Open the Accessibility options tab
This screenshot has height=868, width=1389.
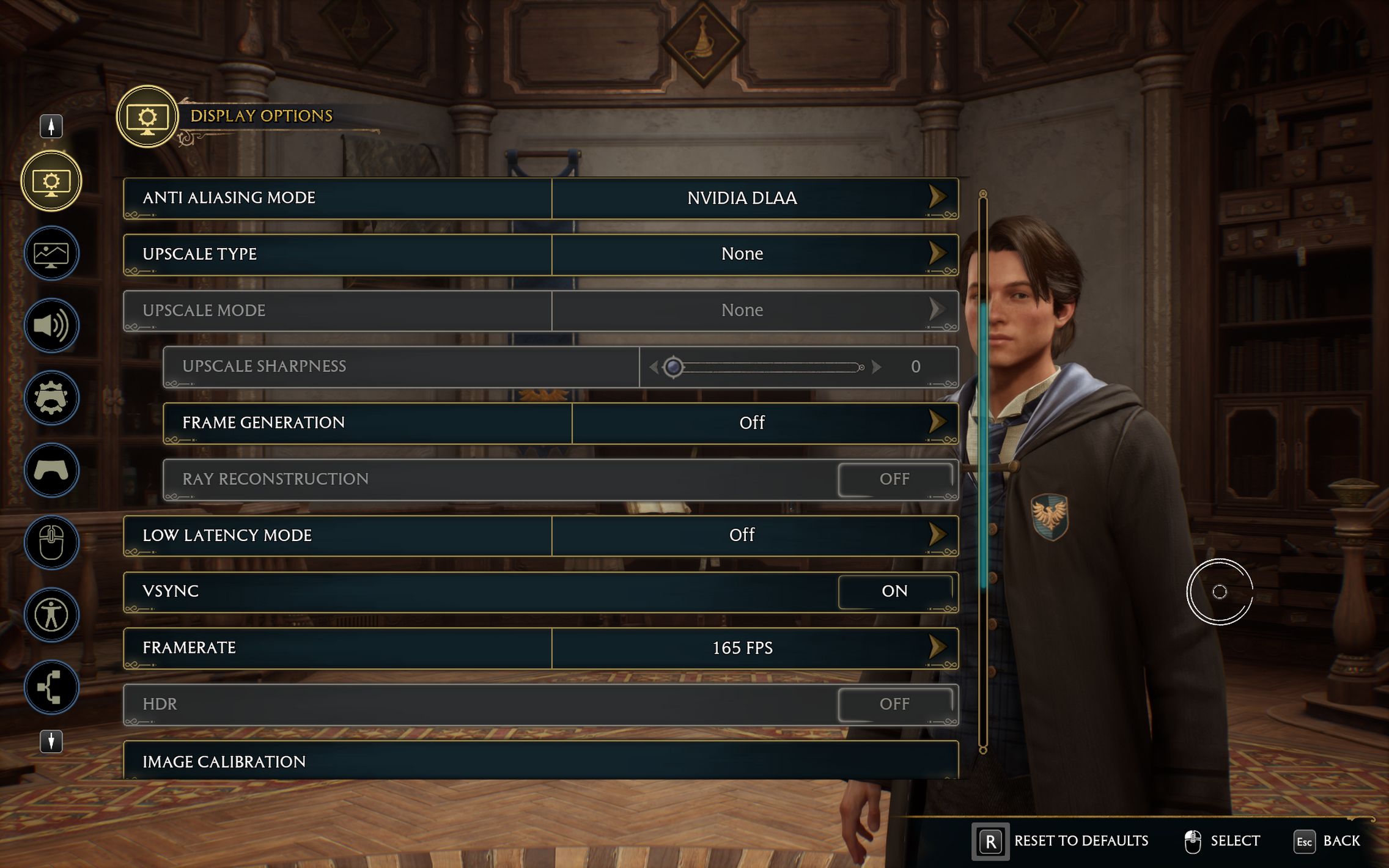(x=51, y=615)
